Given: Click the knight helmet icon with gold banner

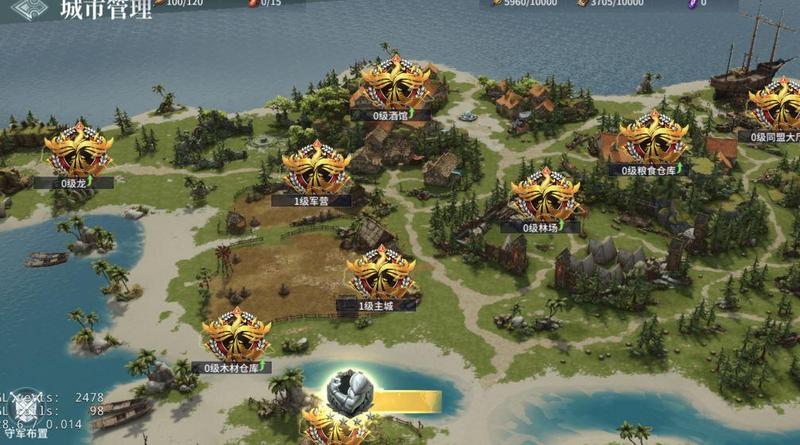Looking at the screenshot, I should [x=352, y=392].
